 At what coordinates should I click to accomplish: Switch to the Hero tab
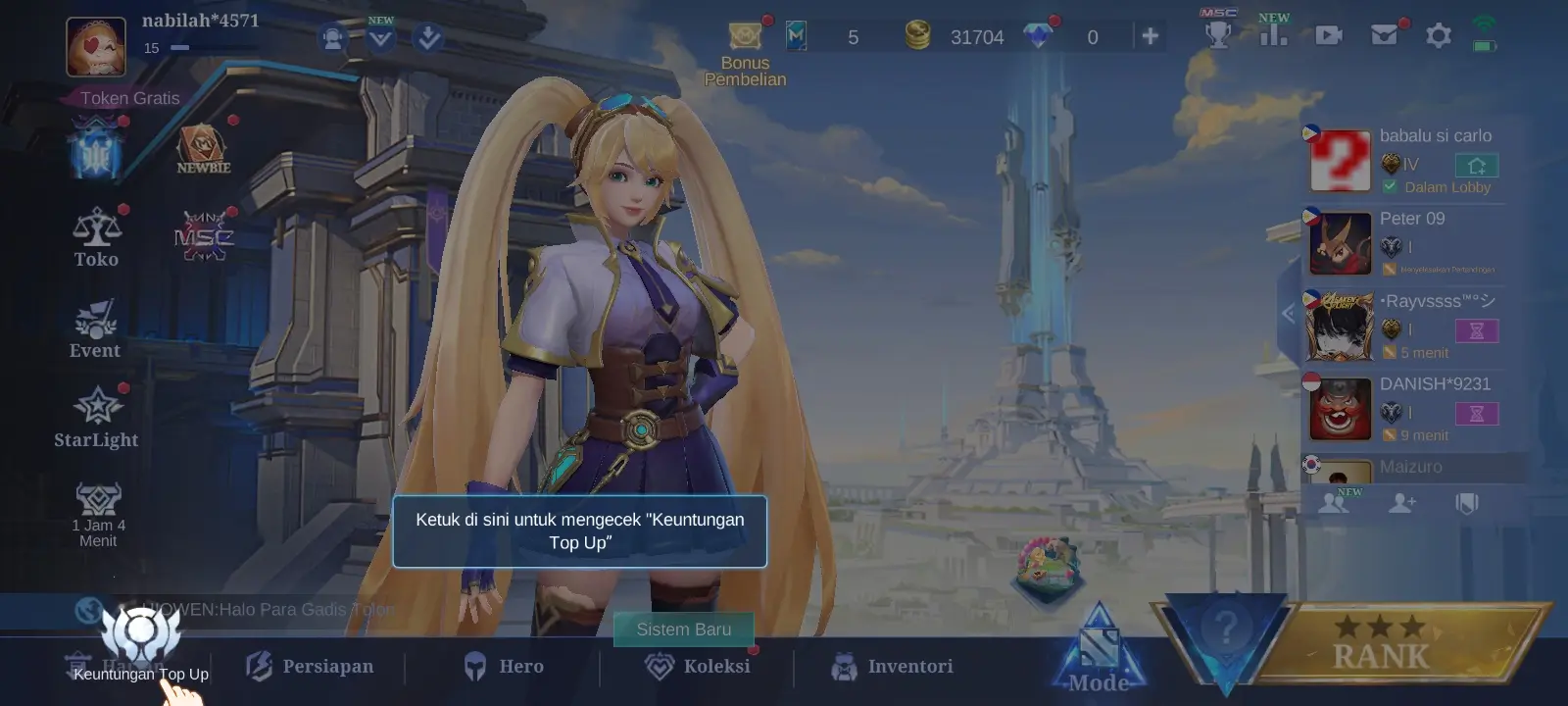coord(506,667)
